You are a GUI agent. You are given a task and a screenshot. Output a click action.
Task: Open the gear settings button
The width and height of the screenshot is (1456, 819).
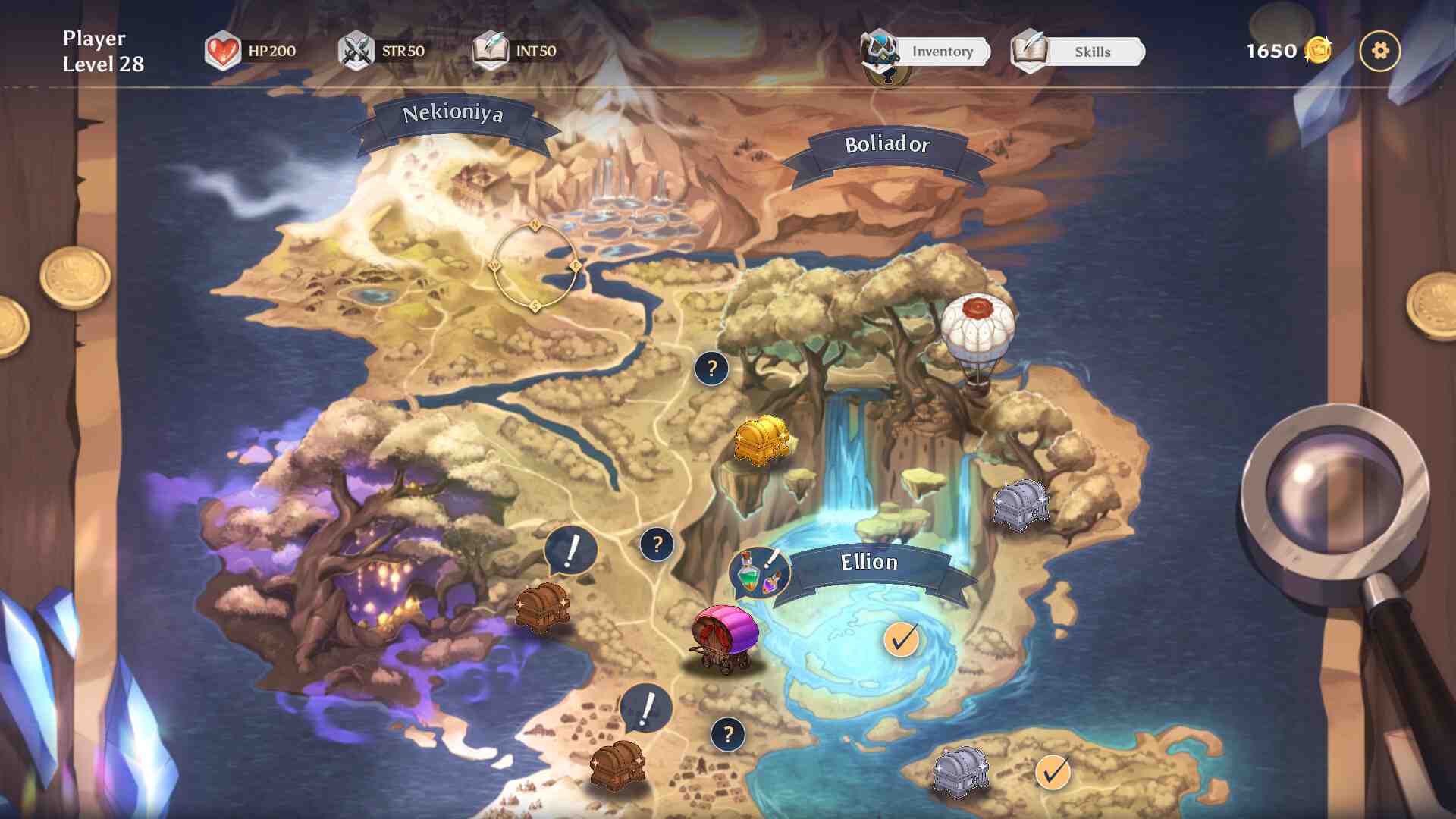click(1379, 51)
